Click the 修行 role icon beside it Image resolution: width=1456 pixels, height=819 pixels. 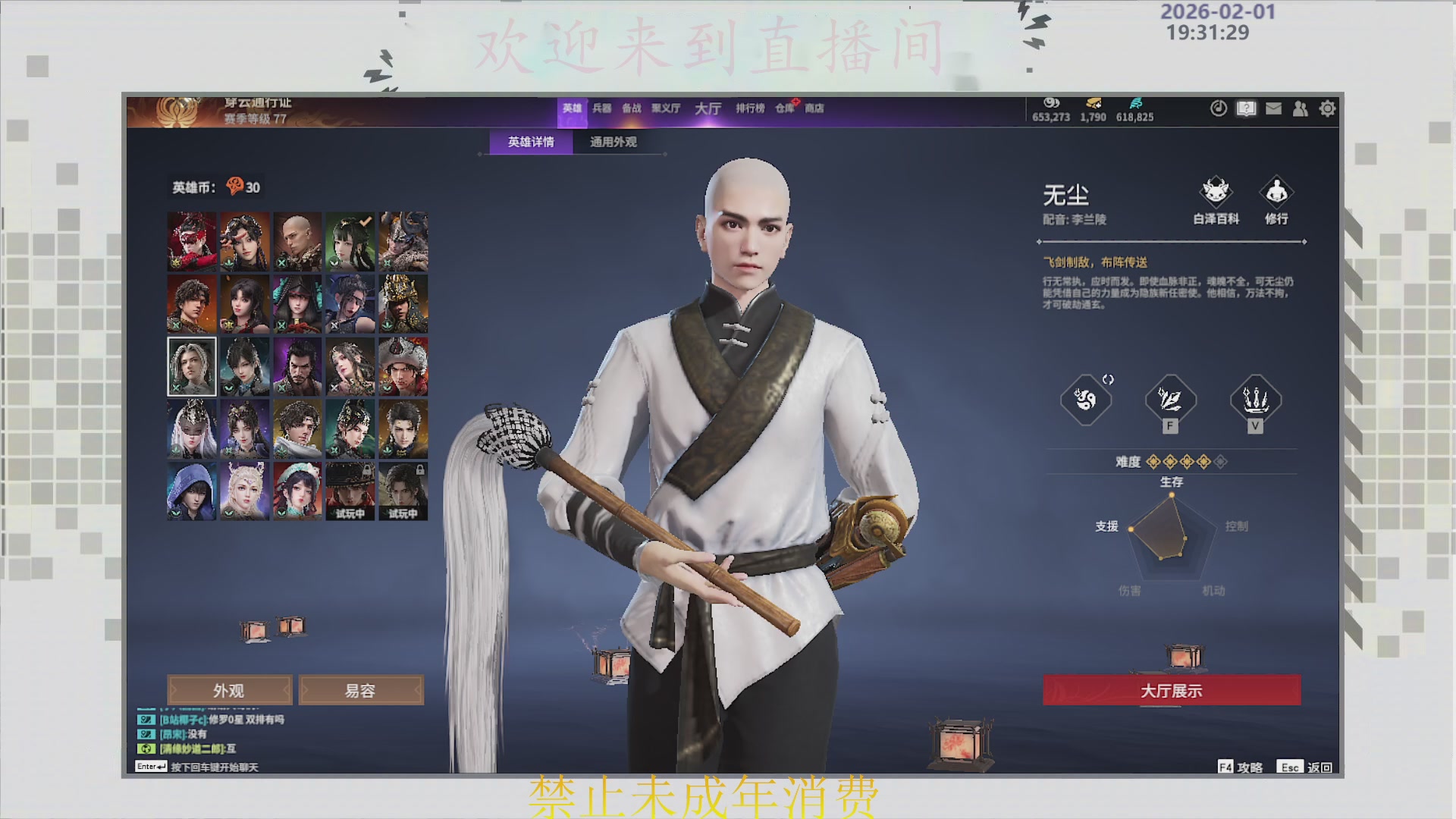1276,192
